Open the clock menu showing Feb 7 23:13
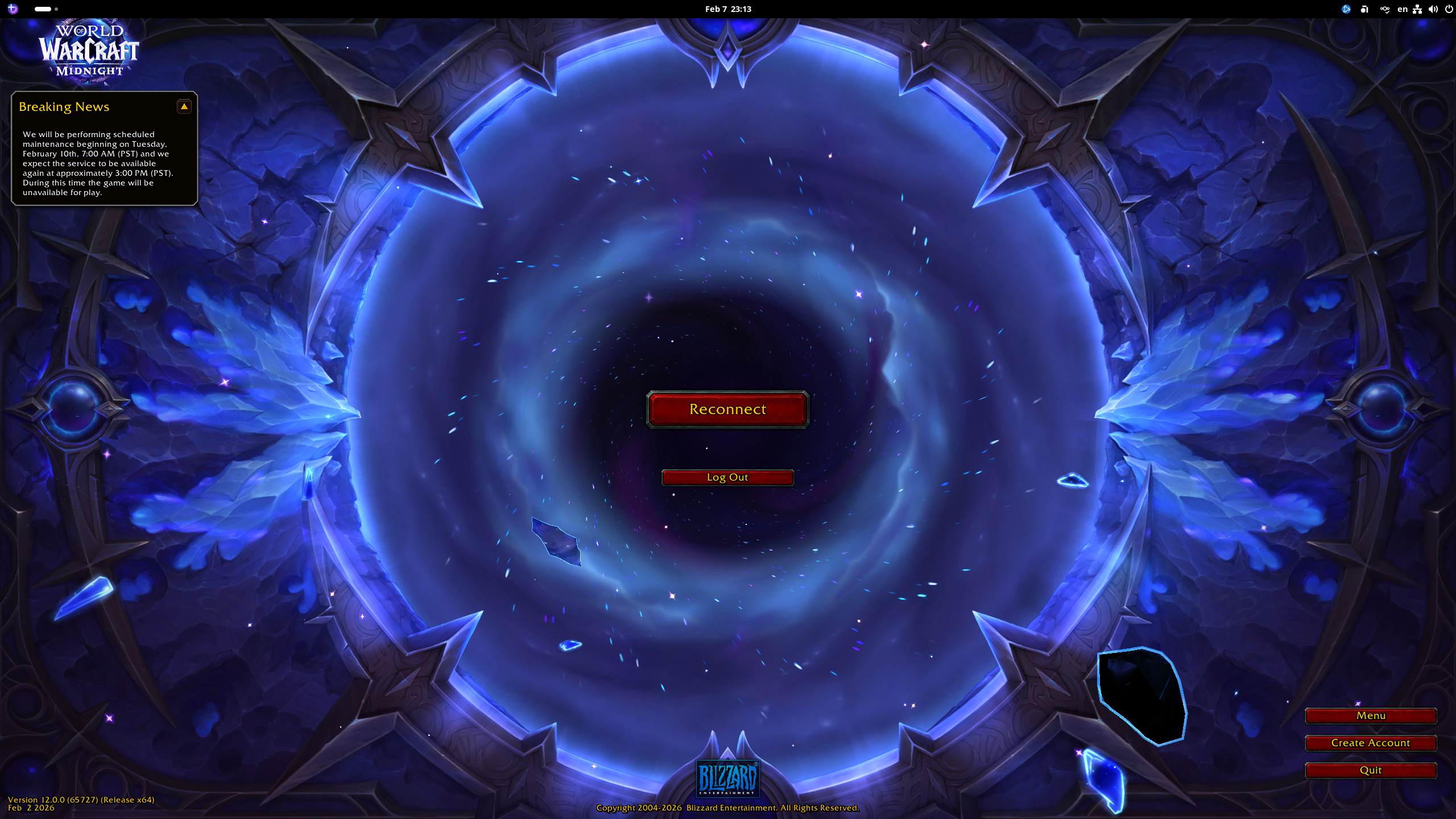 pyautogui.click(x=728, y=9)
